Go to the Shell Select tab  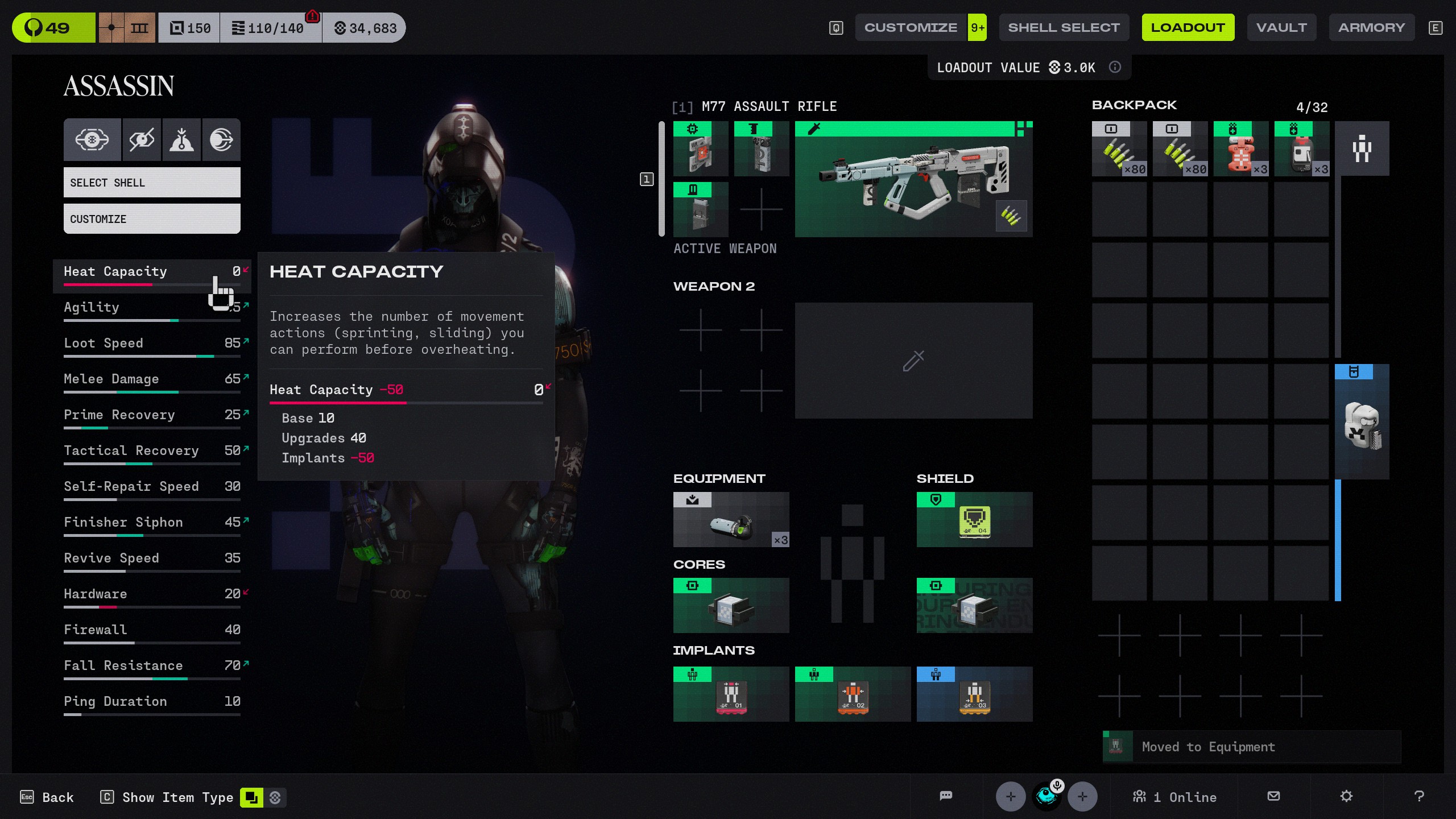pos(1064,27)
